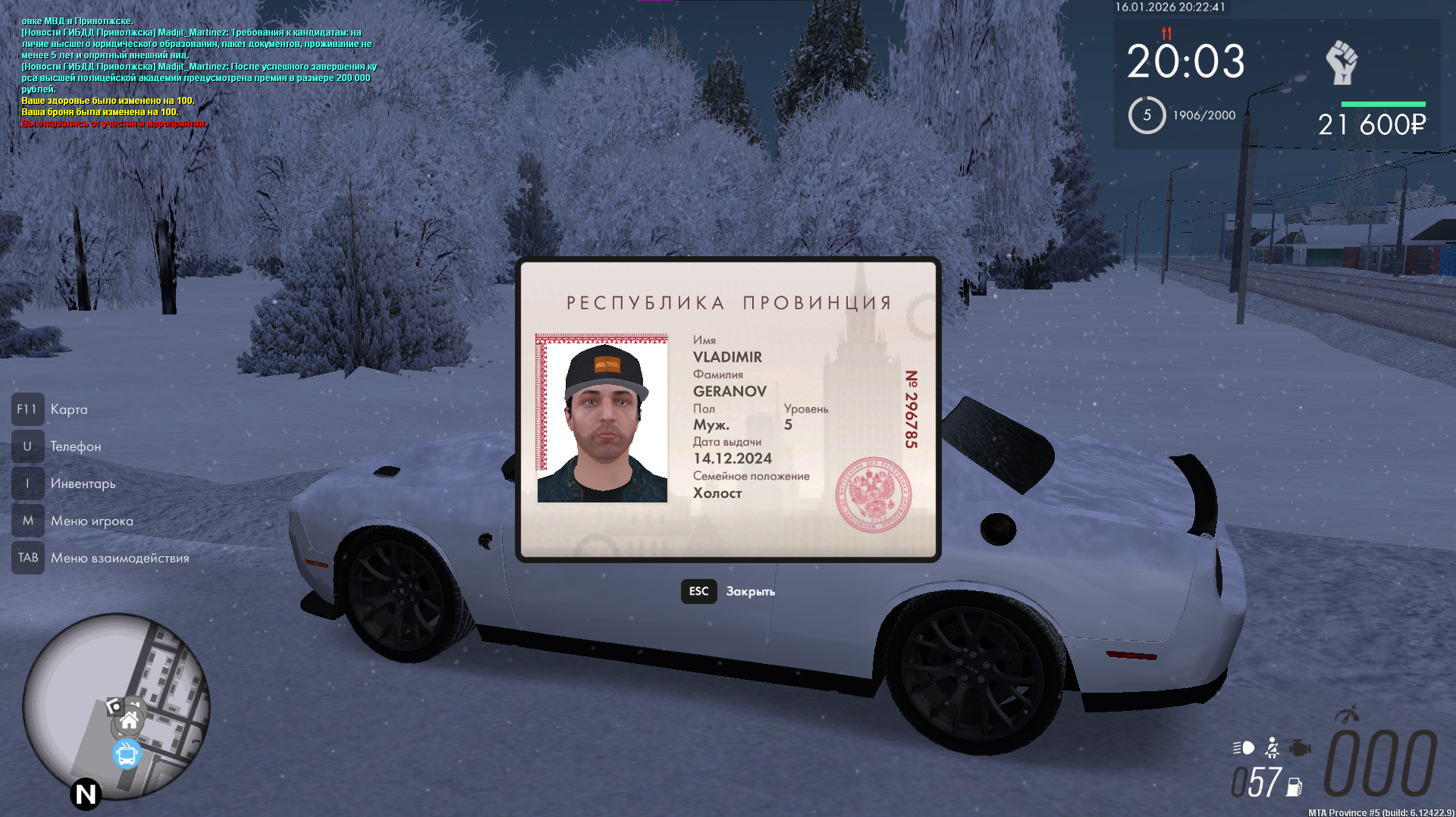Select the house marker on the minimap
The width and height of the screenshot is (1456, 817).
[130, 720]
